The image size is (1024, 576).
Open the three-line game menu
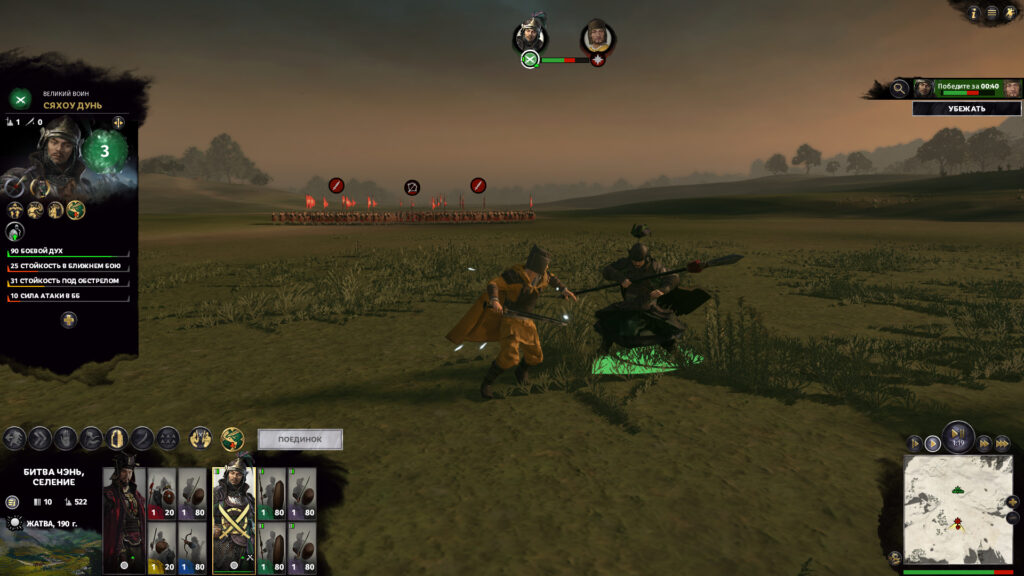[x=992, y=13]
